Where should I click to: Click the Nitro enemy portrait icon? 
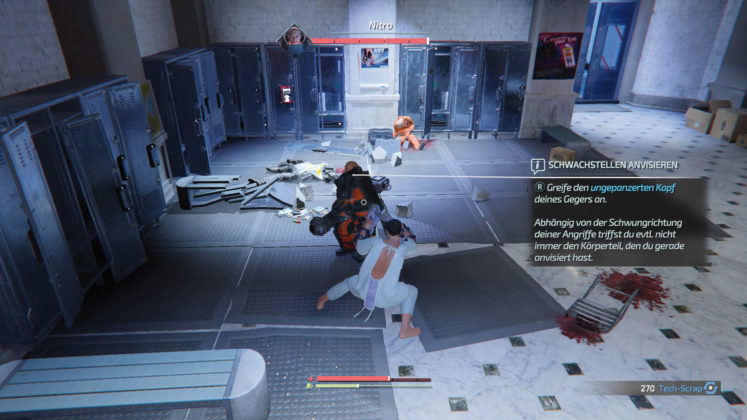(294, 38)
